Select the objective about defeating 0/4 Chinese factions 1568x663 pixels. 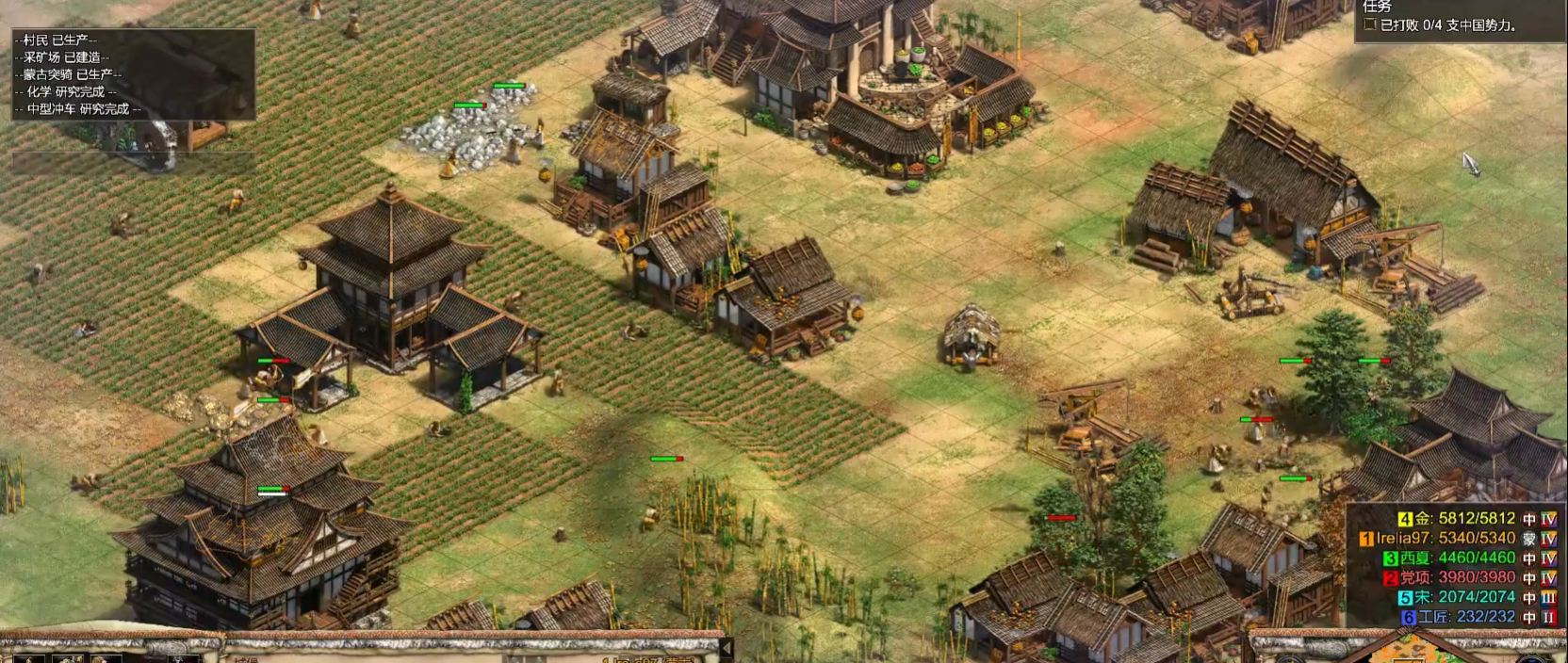tap(1447, 25)
